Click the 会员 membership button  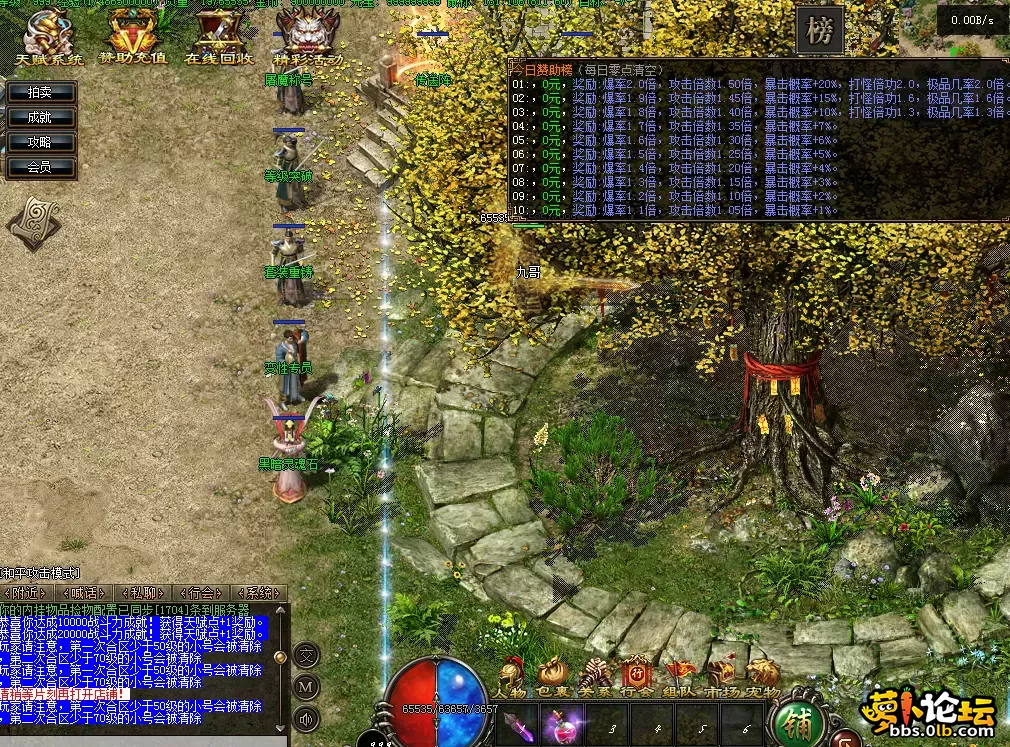pos(40,167)
